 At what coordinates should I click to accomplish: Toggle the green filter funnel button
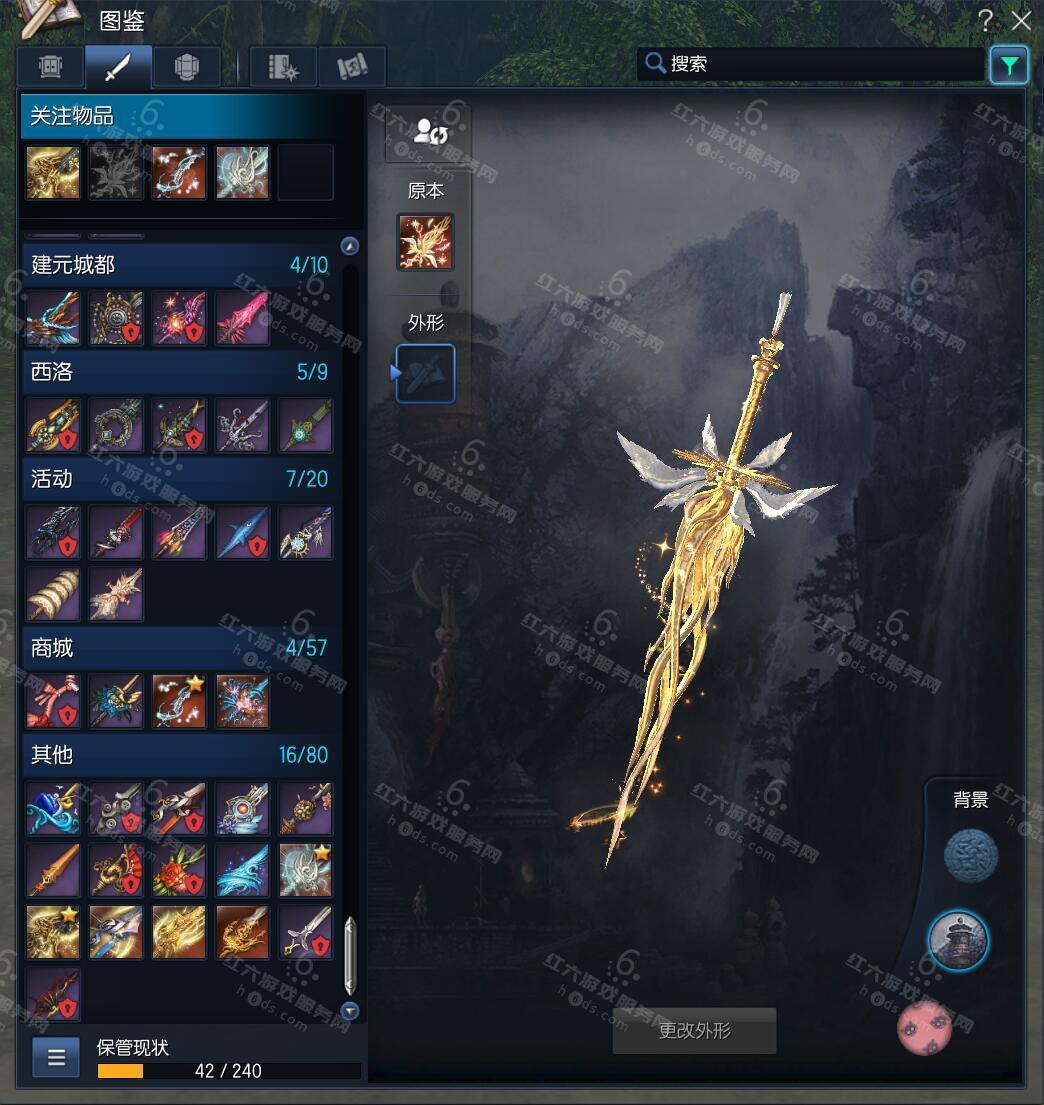pos(1009,66)
